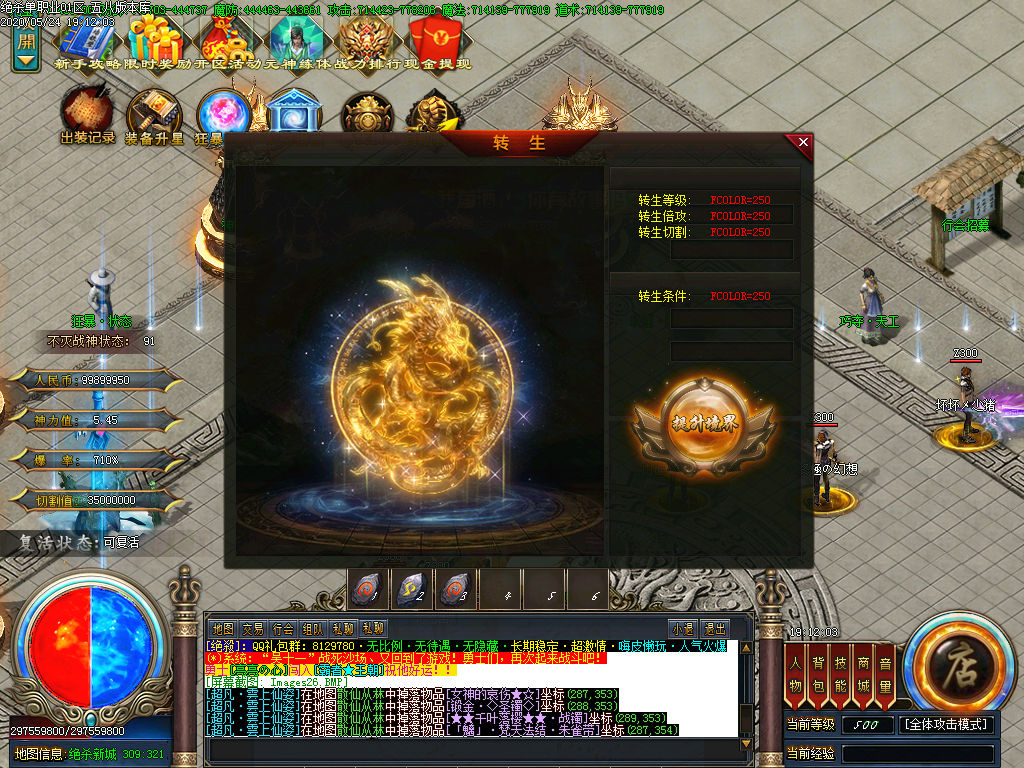
Task: Open the 现金提现 red envelope icon
Action: 436,41
